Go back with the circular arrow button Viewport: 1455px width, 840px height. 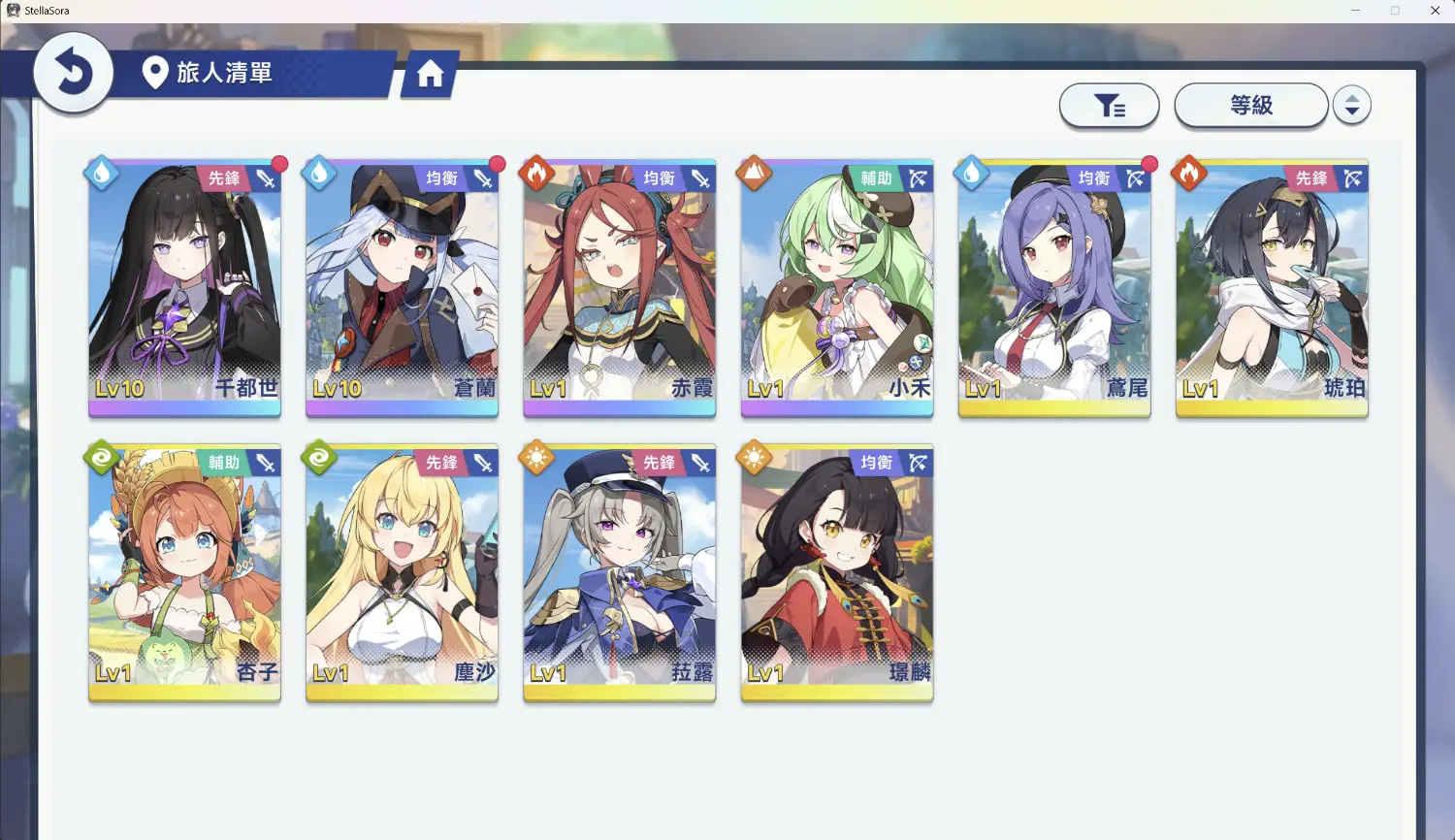(73, 73)
